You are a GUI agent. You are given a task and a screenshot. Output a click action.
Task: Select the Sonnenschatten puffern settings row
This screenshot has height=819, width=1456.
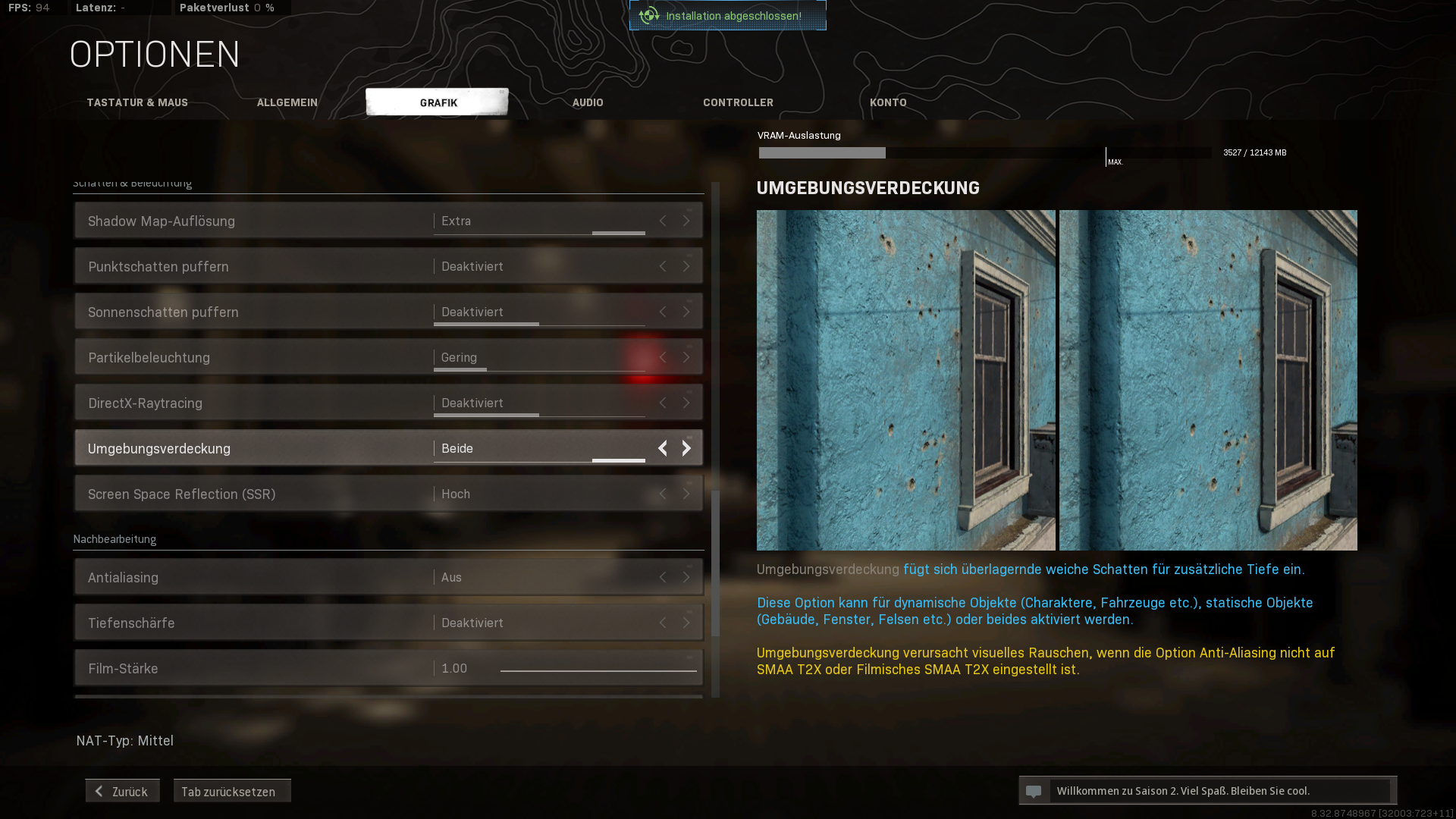303,312
